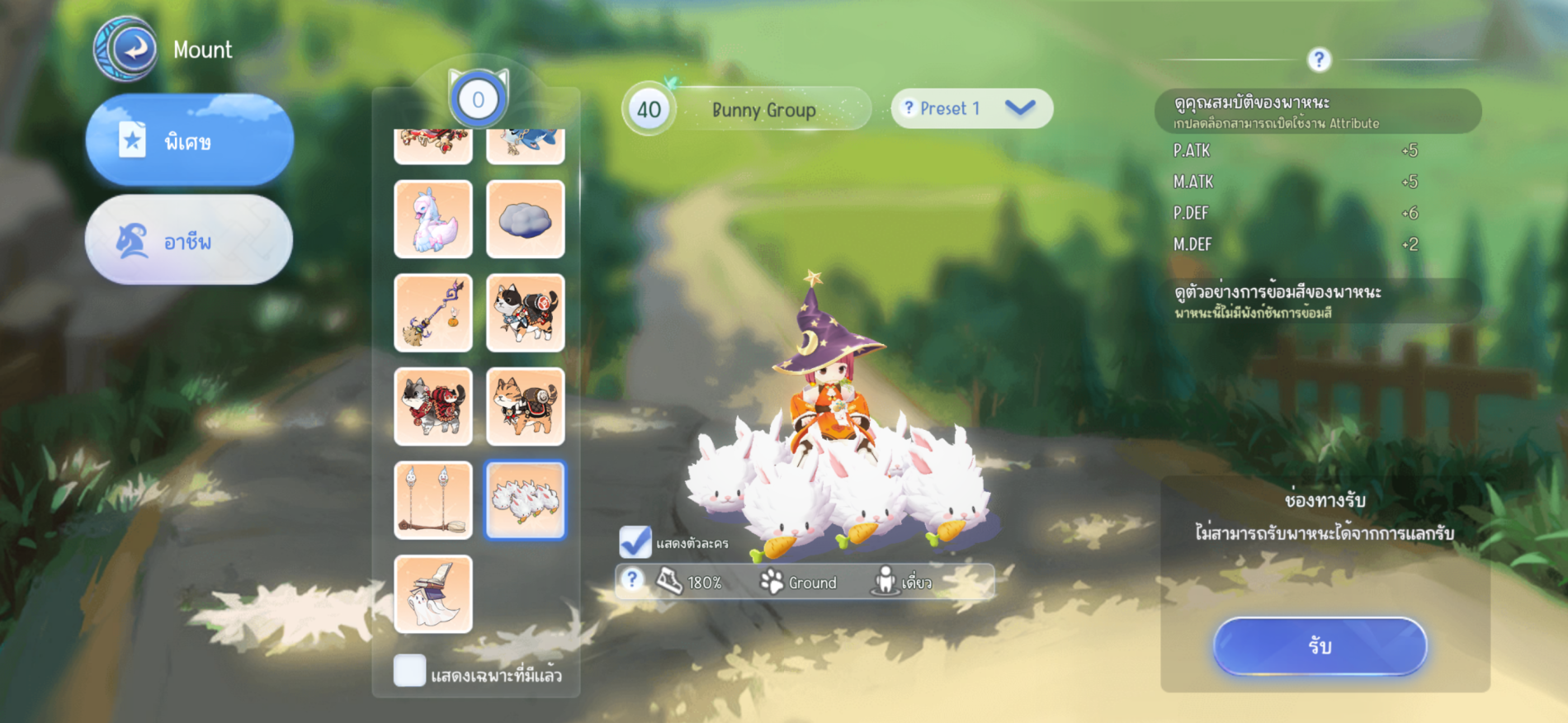Go back using the Mount arrow button
The image size is (1568, 723).
pyautogui.click(x=126, y=50)
